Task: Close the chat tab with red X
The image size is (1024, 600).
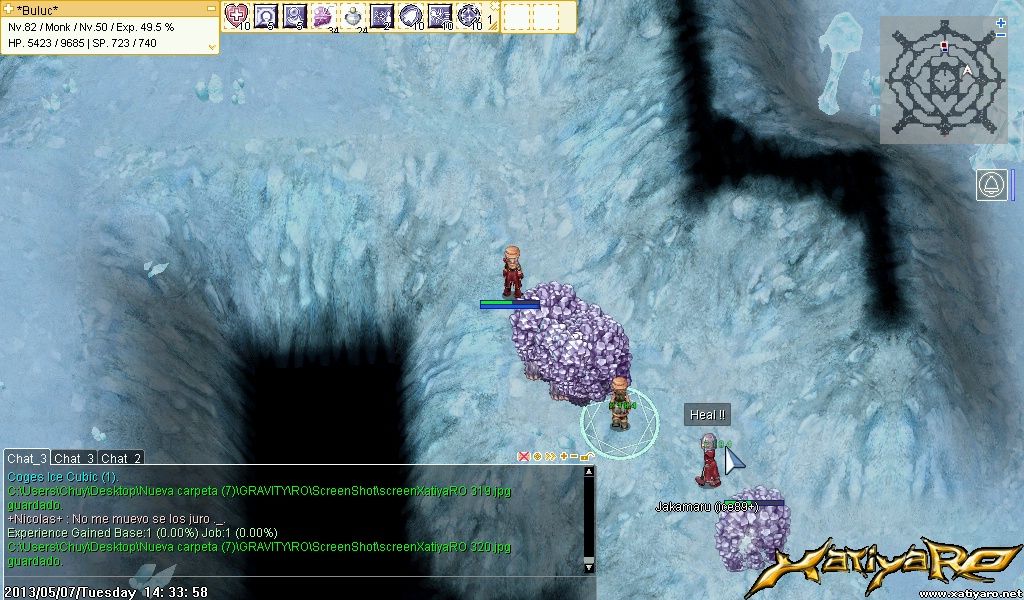Action: pyautogui.click(x=523, y=456)
